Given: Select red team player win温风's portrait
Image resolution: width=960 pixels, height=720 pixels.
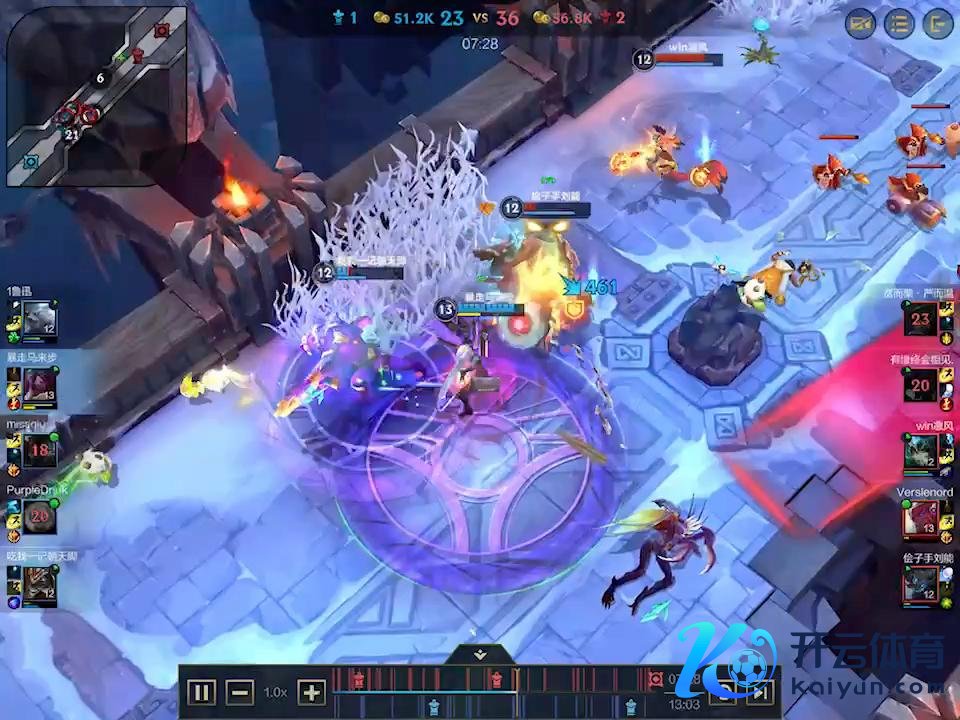Looking at the screenshot, I should tap(920, 454).
